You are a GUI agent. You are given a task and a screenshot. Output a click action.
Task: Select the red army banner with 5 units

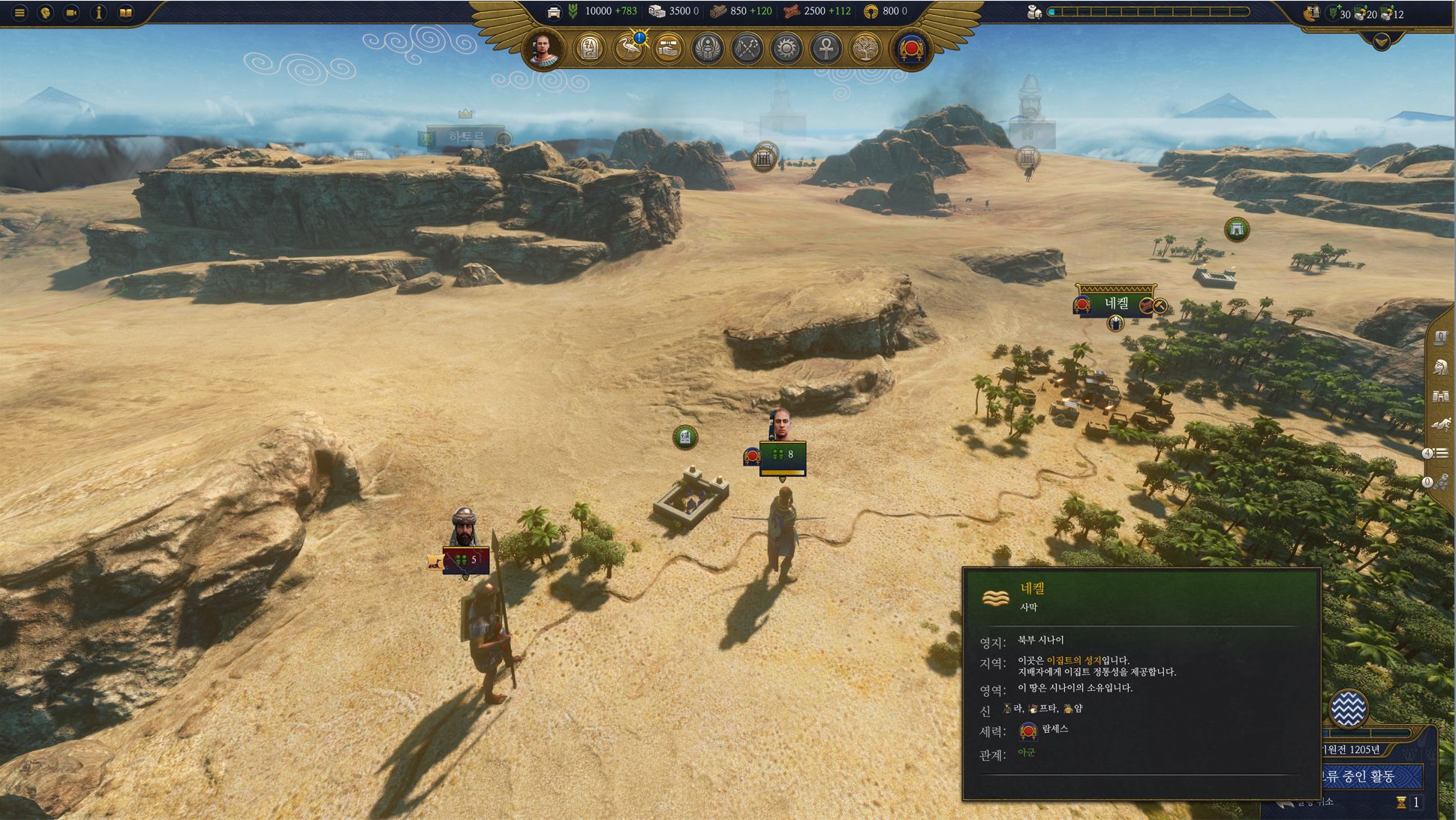click(466, 560)
